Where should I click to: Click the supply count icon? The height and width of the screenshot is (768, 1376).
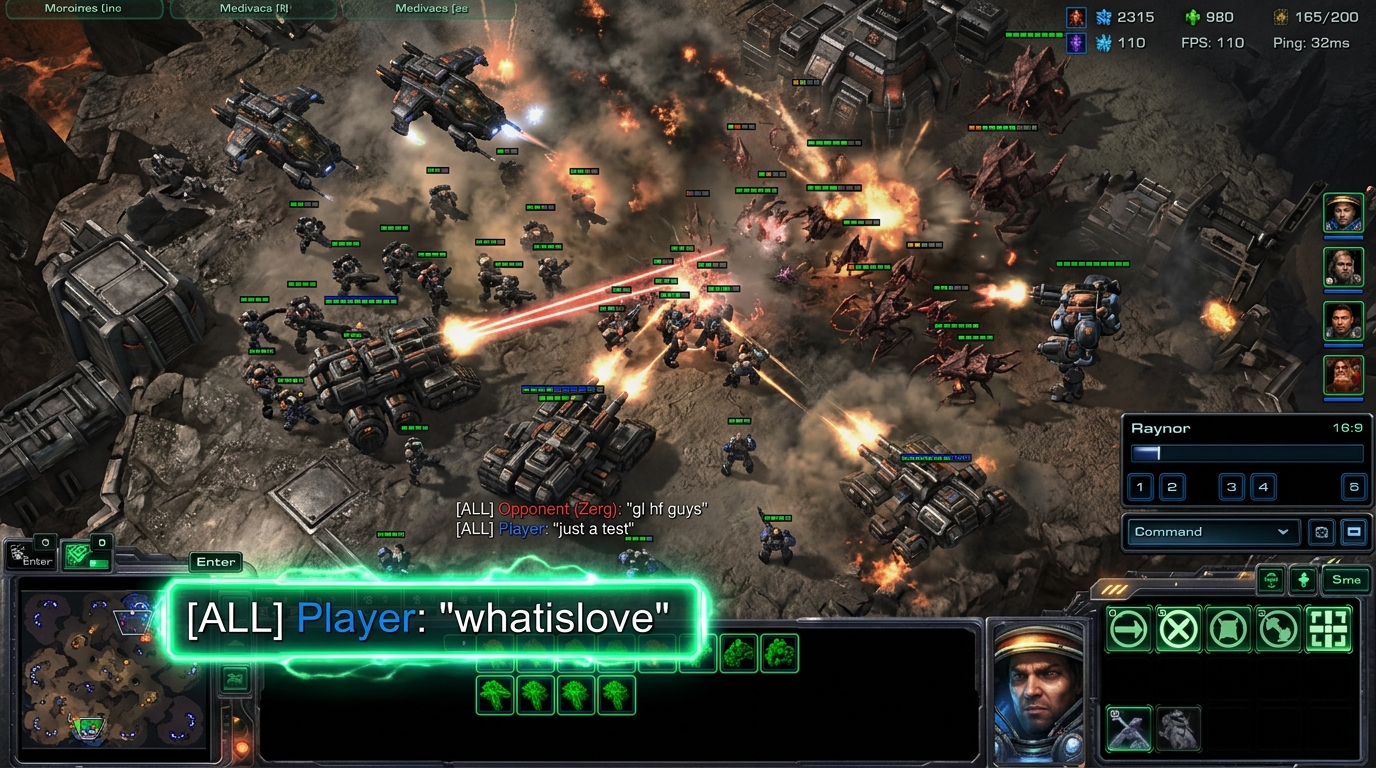click(1281, 16)
